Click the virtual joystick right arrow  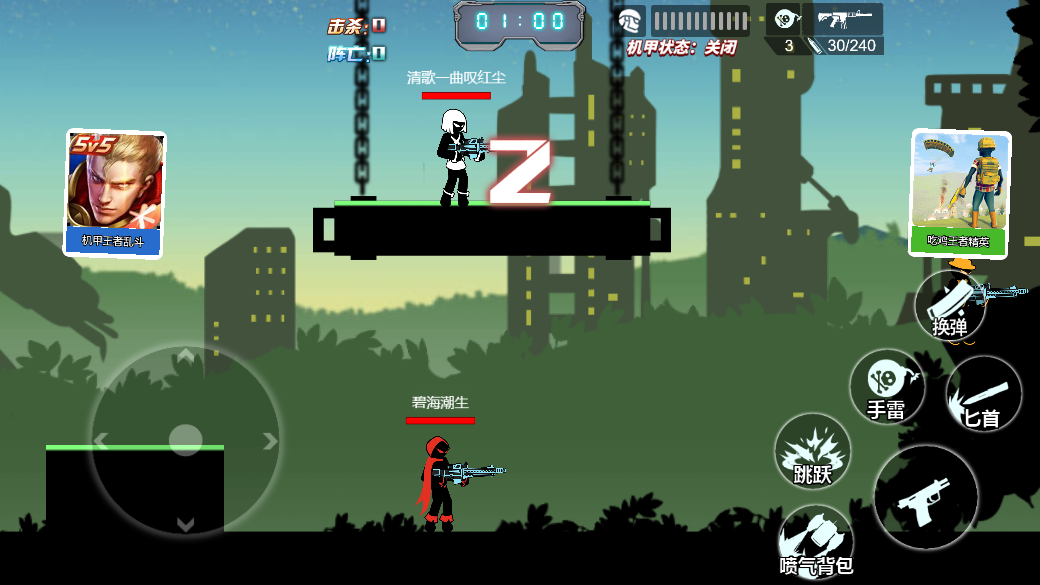269,440
